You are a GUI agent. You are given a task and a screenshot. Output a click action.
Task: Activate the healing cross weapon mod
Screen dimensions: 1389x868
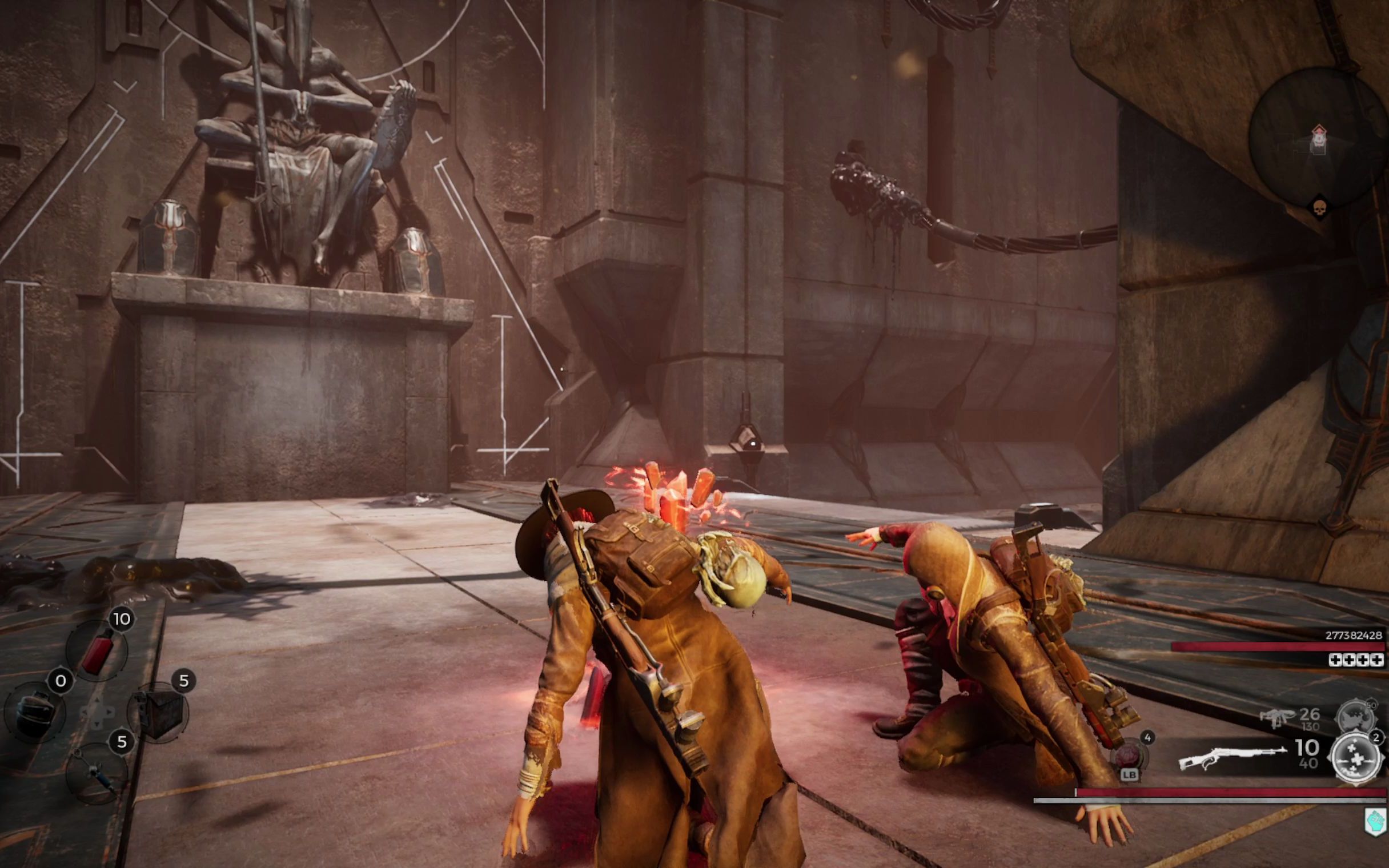pos(1356,759)
